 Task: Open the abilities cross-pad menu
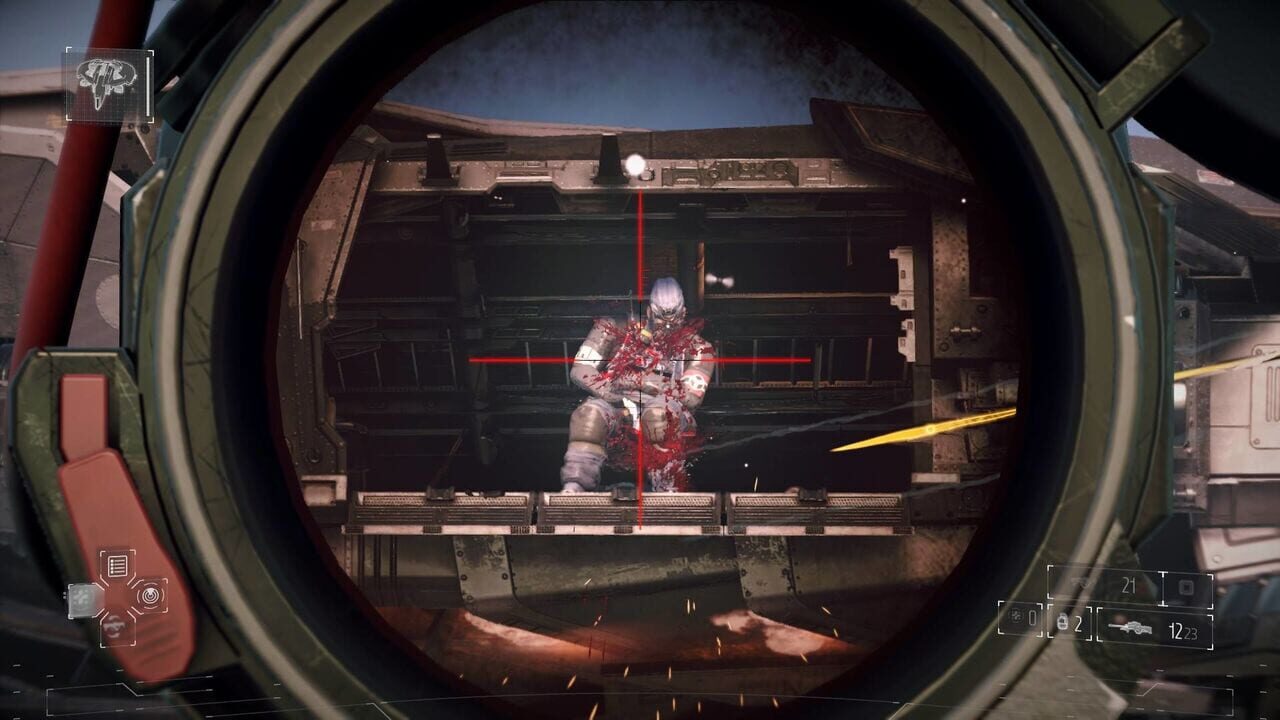(x=116, y=598)
